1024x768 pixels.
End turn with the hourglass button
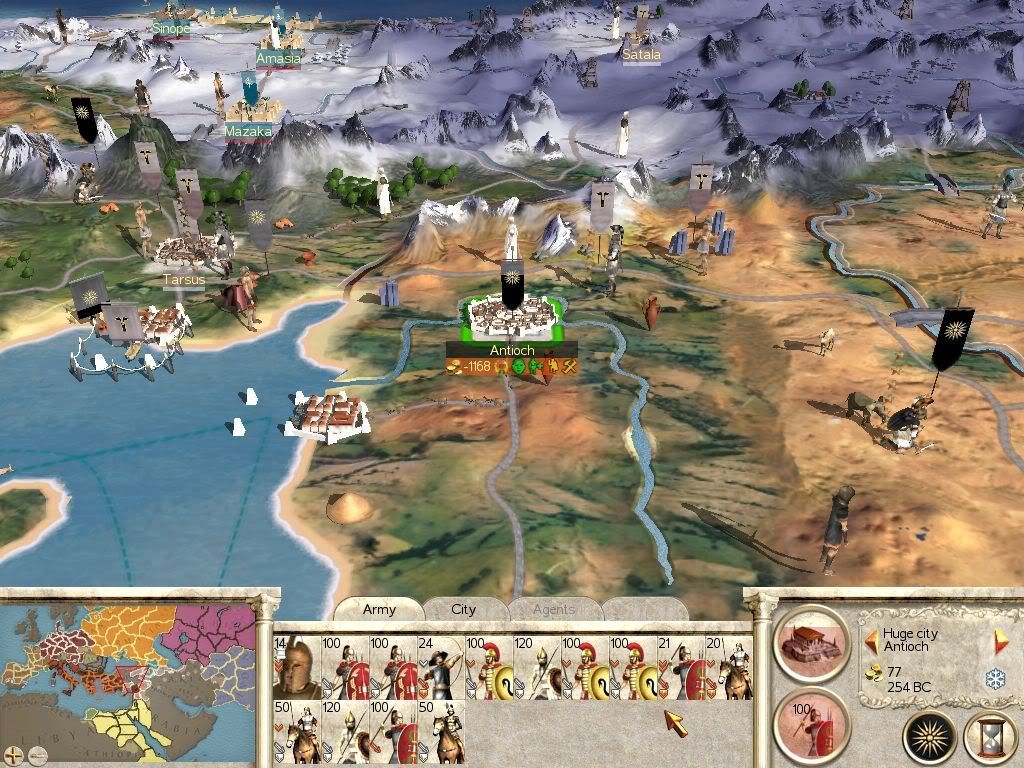pos(989,738)
